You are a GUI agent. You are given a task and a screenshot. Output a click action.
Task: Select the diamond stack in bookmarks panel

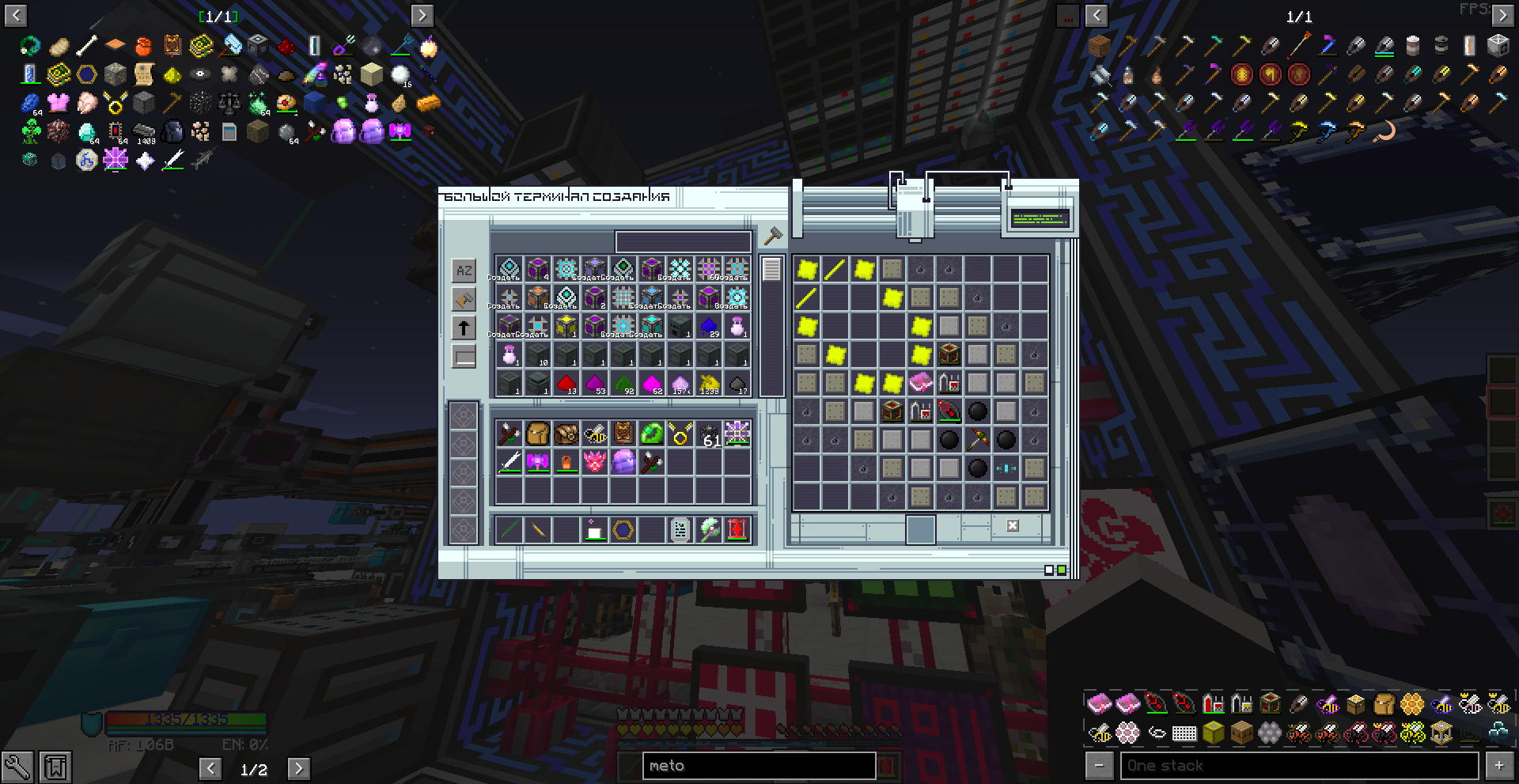click(87, 132)
